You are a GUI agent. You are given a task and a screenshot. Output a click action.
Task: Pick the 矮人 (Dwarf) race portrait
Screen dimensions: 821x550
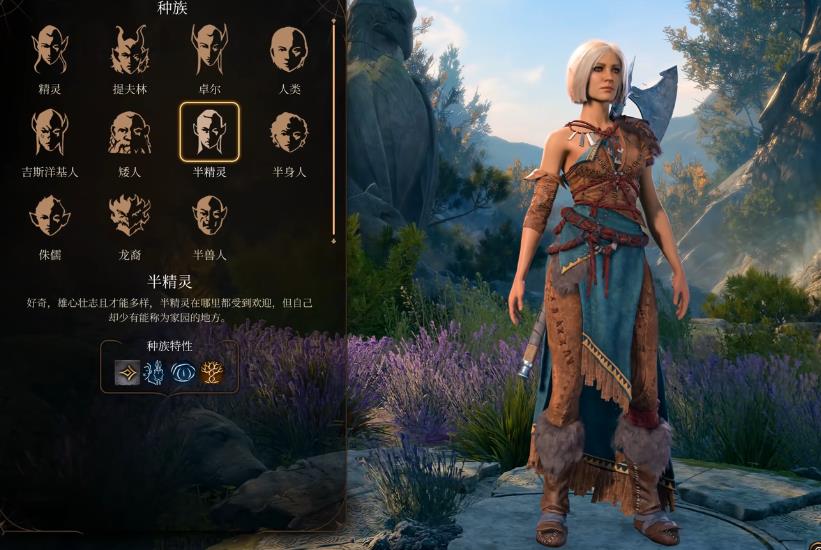pyautogui.click(x=130, y=133)
